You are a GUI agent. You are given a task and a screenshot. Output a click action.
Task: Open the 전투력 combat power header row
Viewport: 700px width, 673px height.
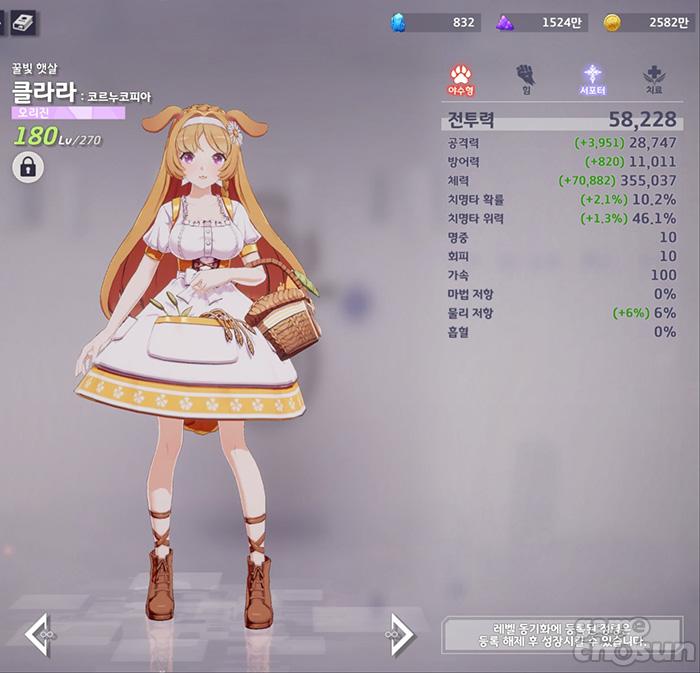[560, 120]
